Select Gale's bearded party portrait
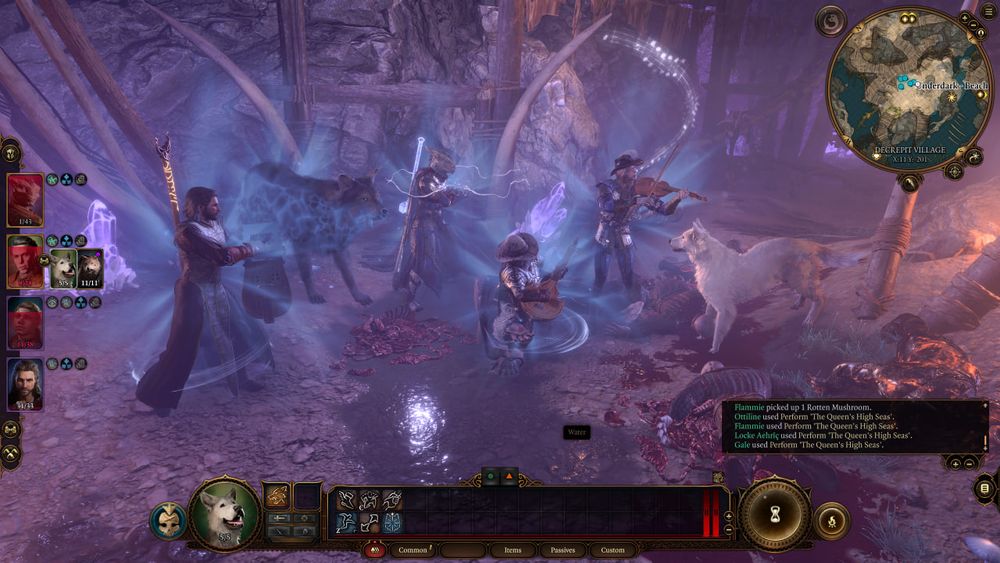 tap(25, 385)
